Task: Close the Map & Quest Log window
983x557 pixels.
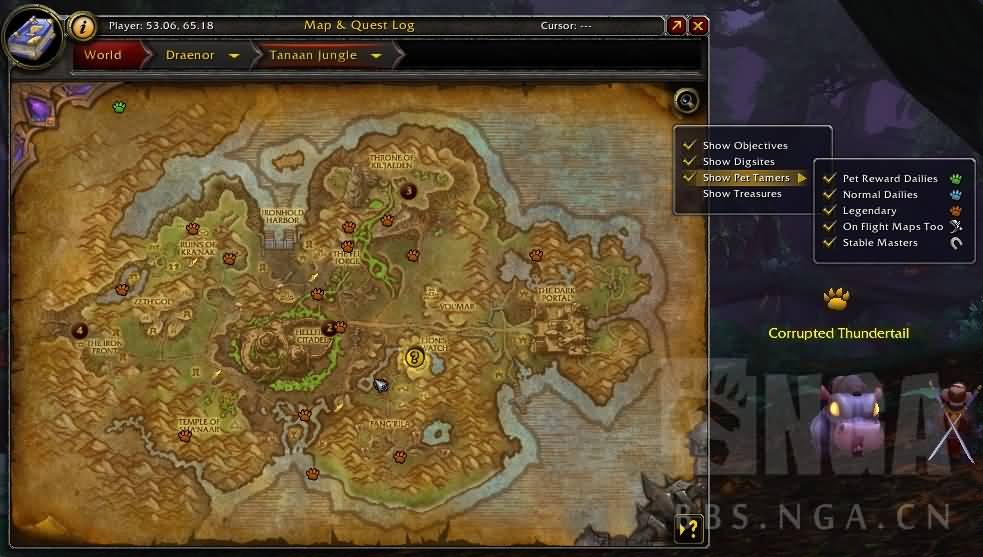Action: (699, 26)
